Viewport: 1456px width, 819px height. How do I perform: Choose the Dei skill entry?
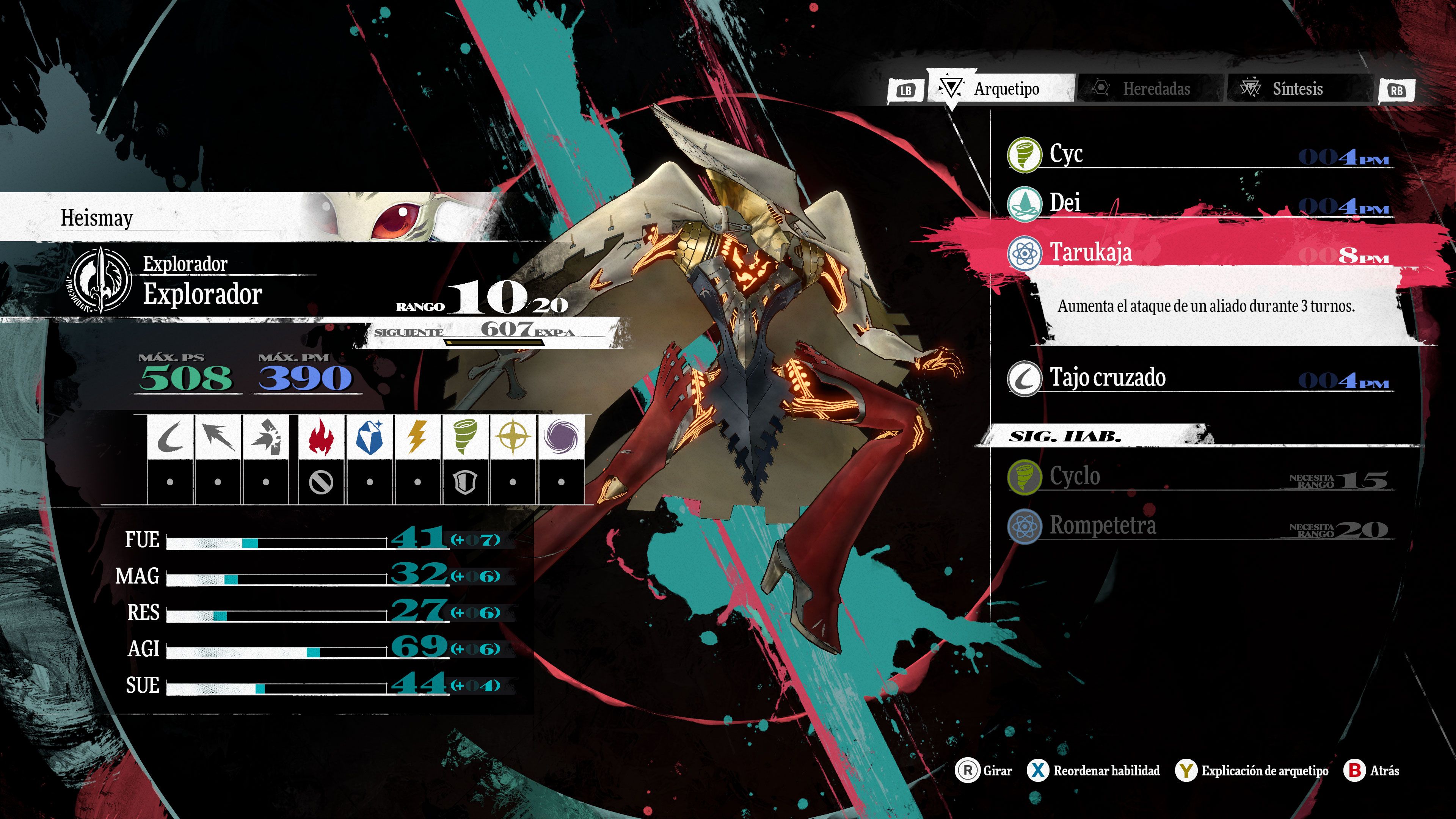tap(1198, 203)
